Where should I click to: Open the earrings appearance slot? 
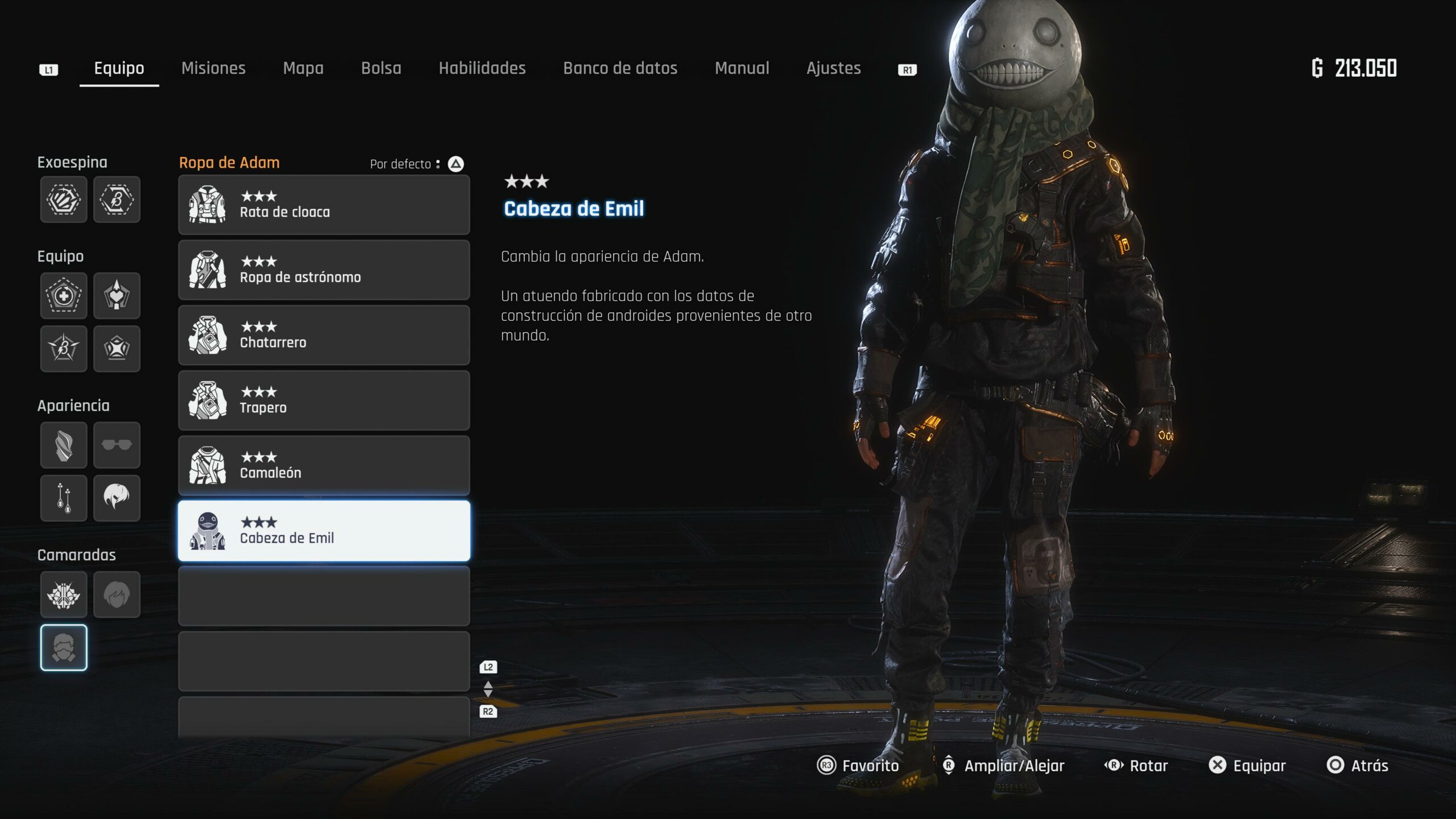tap(64, 498)
